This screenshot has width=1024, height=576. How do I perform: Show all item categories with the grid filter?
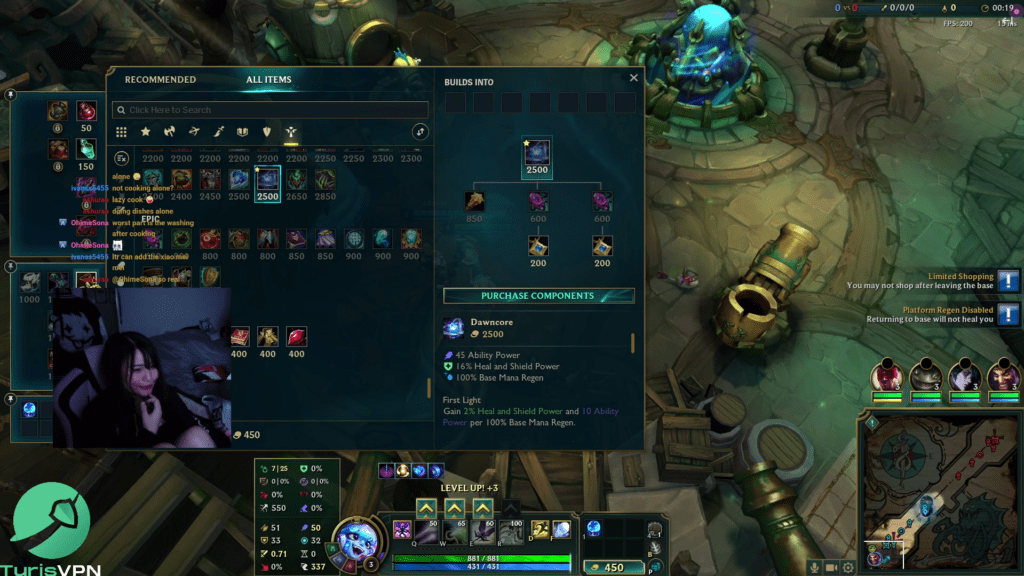[121, 132]
